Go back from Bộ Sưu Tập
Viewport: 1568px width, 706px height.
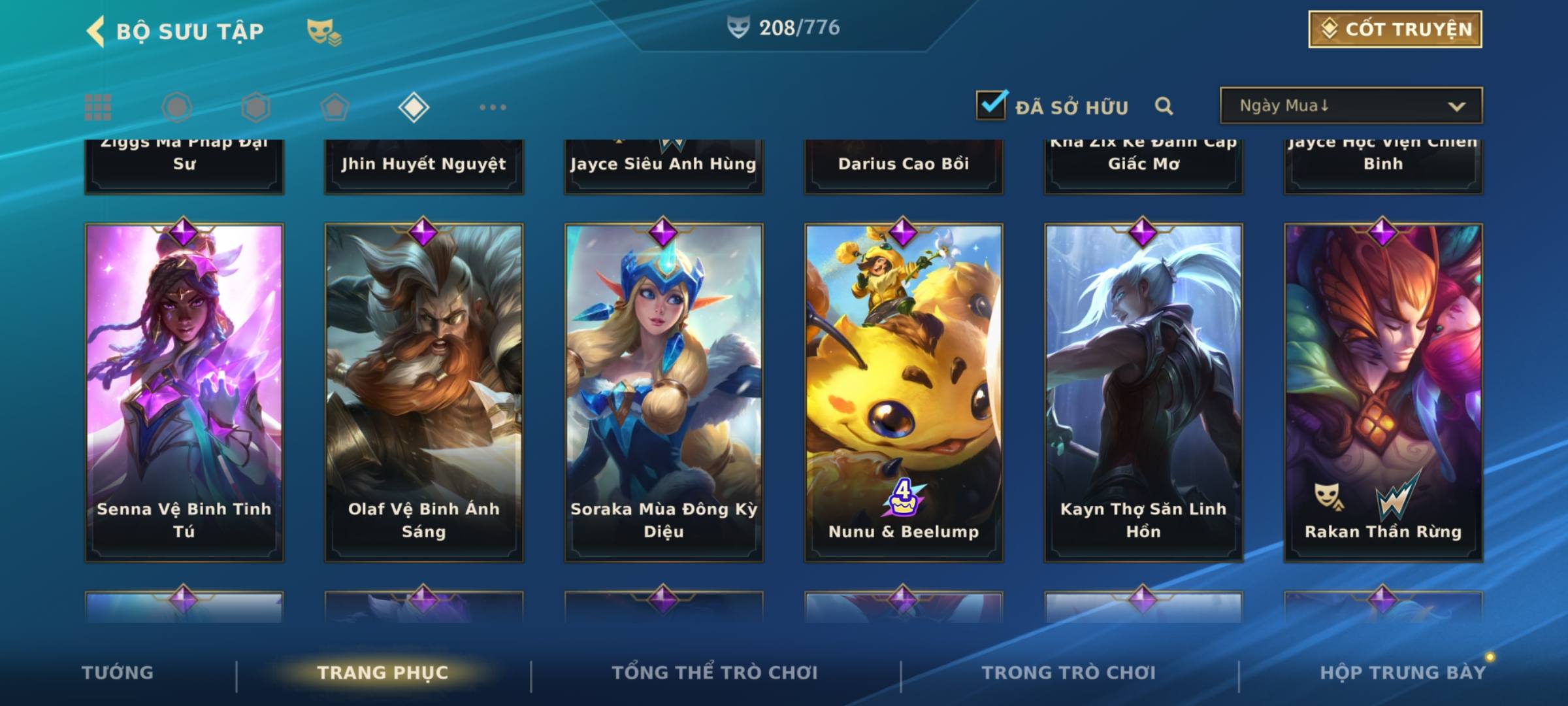[x=97, y=31]
